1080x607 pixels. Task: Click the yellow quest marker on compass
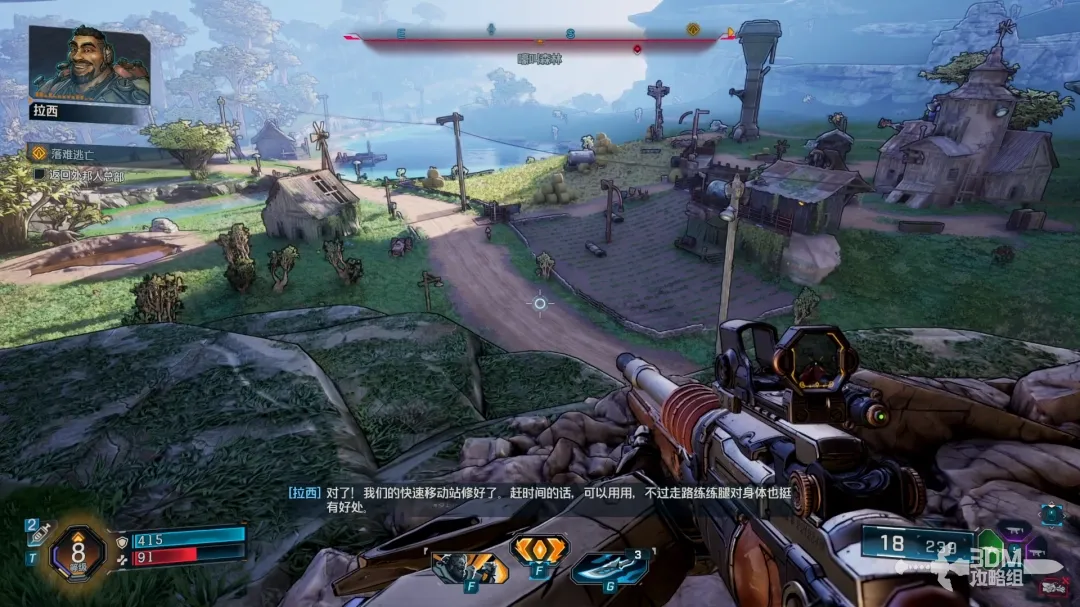[x=692, y=30]
